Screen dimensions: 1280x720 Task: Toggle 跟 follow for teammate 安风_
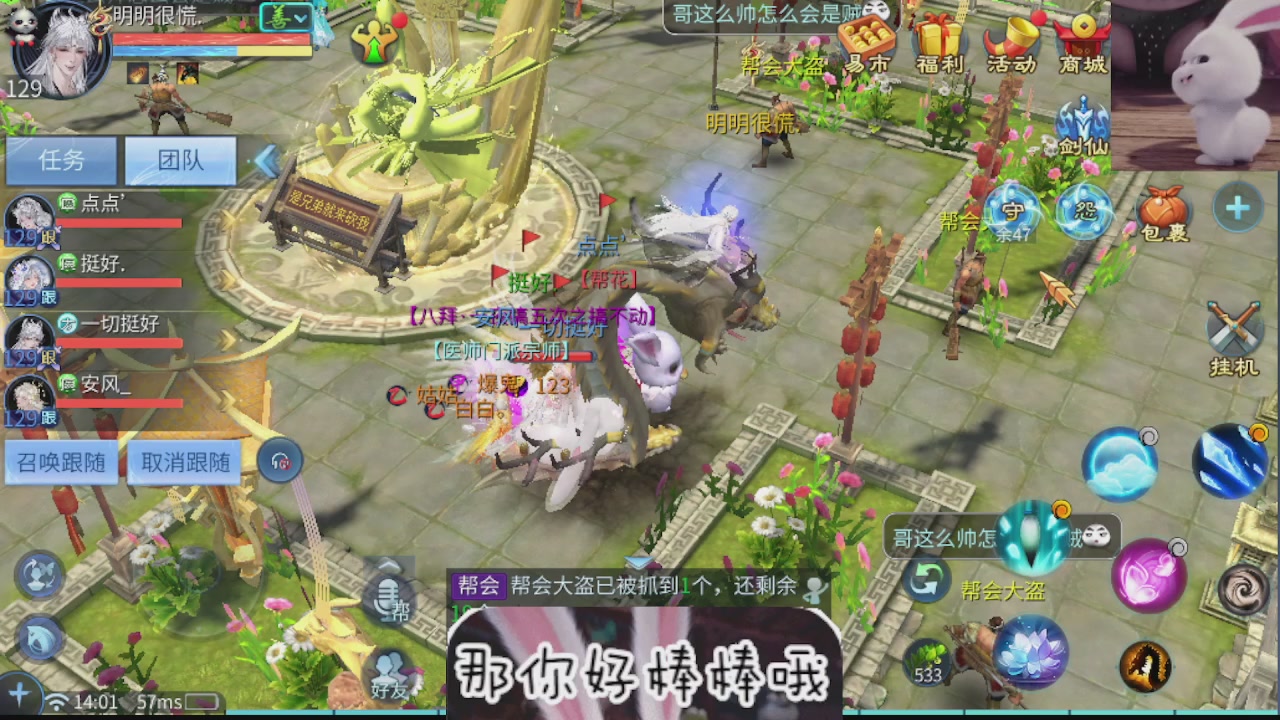(x=48, y=416)
